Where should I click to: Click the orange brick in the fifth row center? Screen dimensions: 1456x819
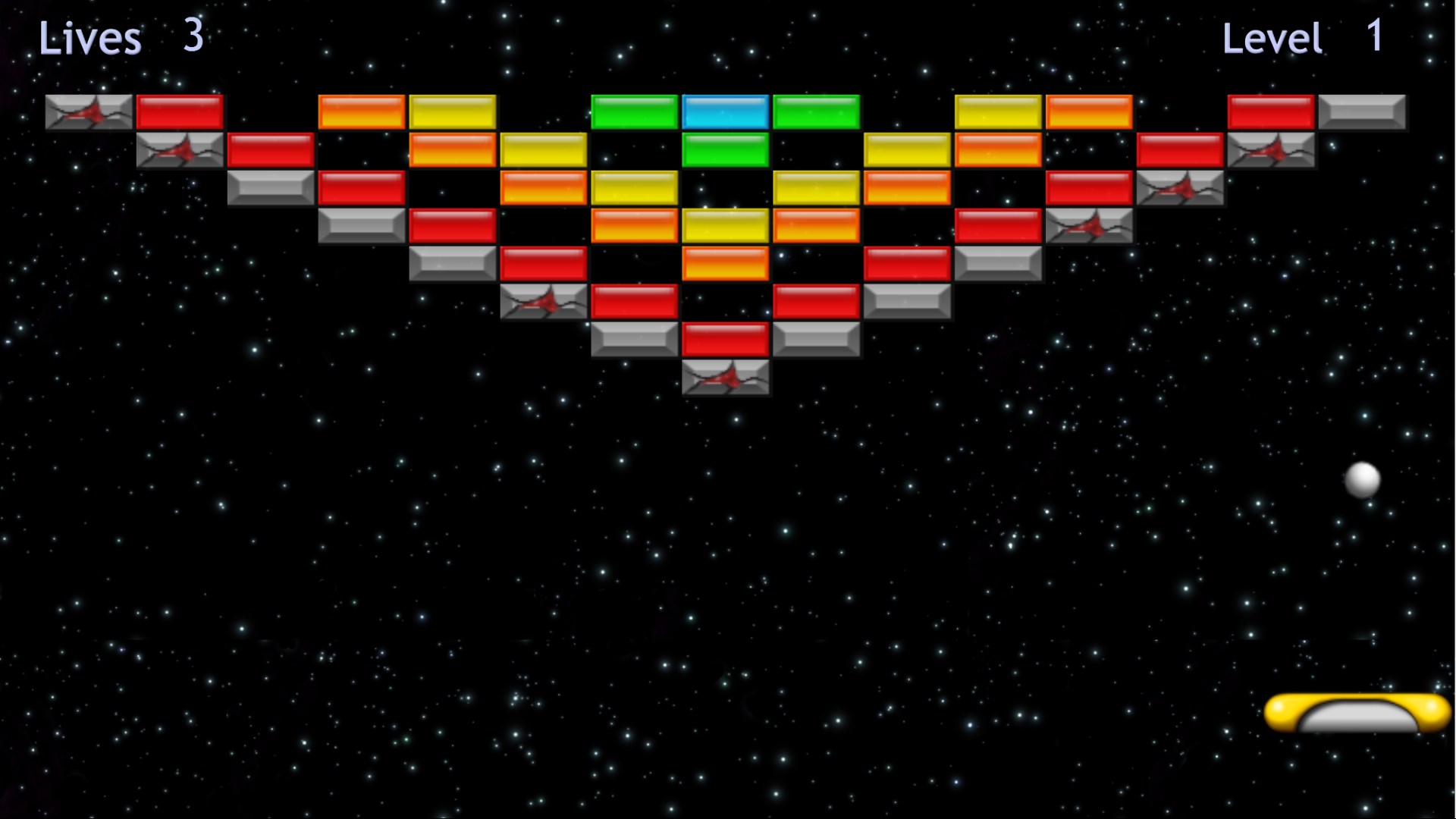(724, 264)
